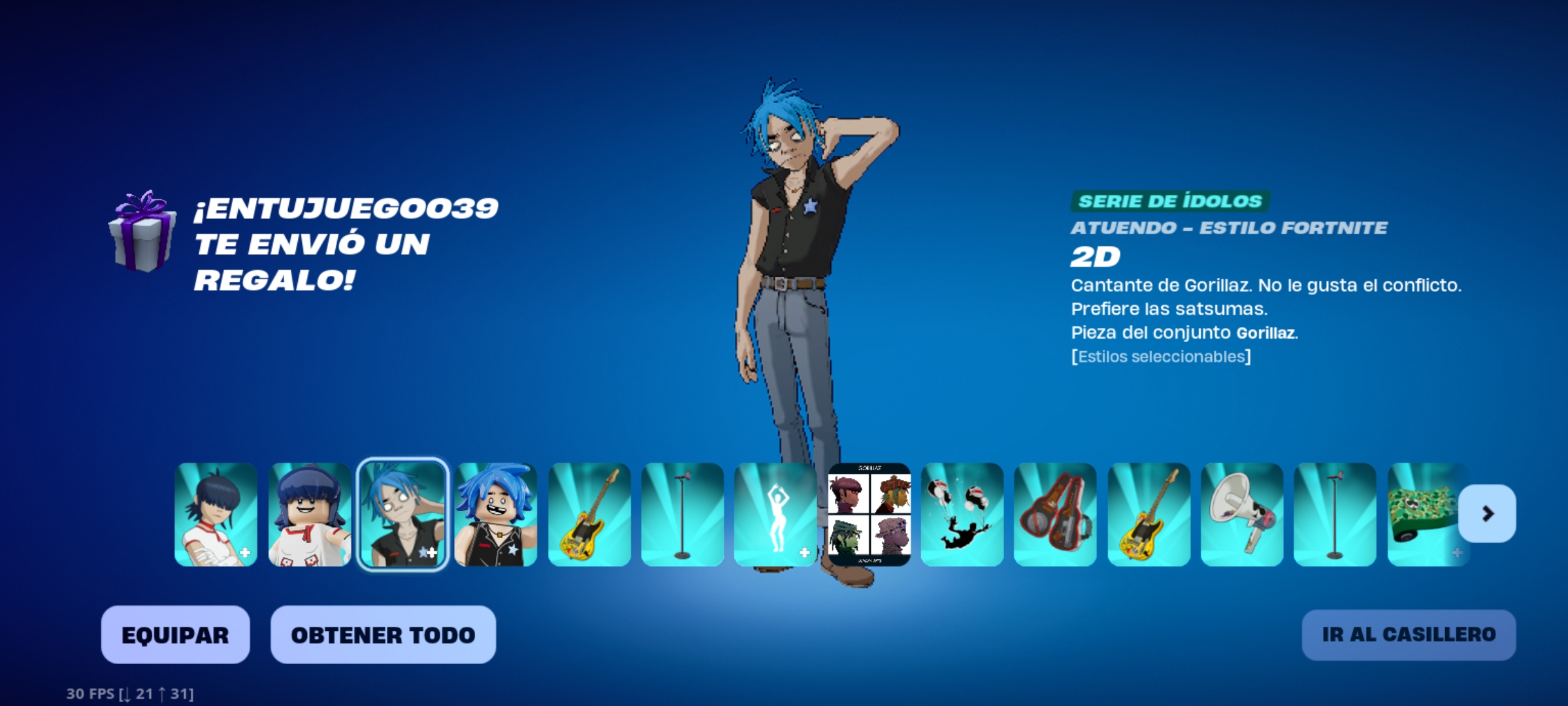Pick the LEGO Noodle style thumbnail
The image size is (1568, 706).
(x=310, y=514)
